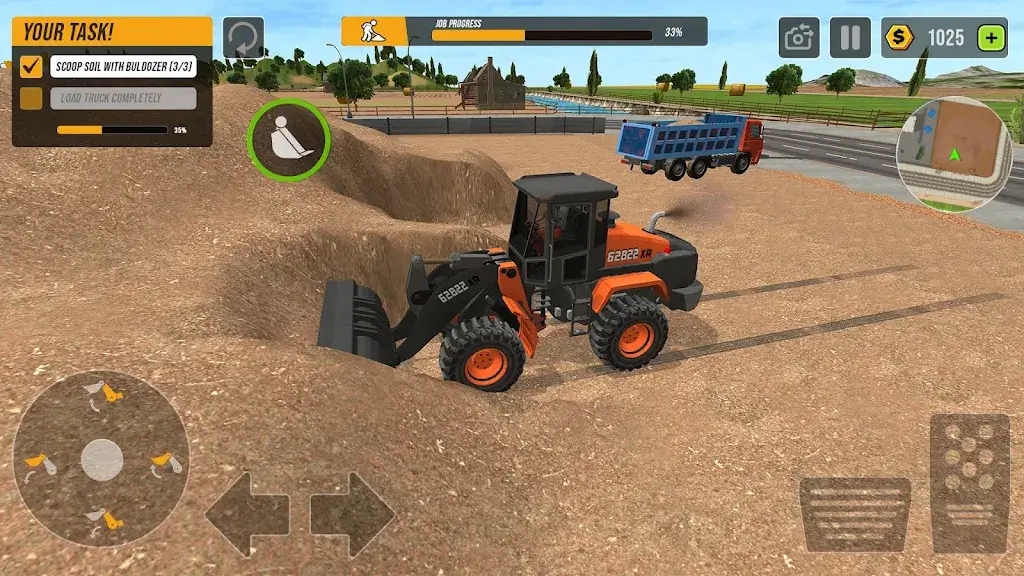
Task: Tap the bottom bucket control icon on joystick
Action: click(x=102, y=519)
